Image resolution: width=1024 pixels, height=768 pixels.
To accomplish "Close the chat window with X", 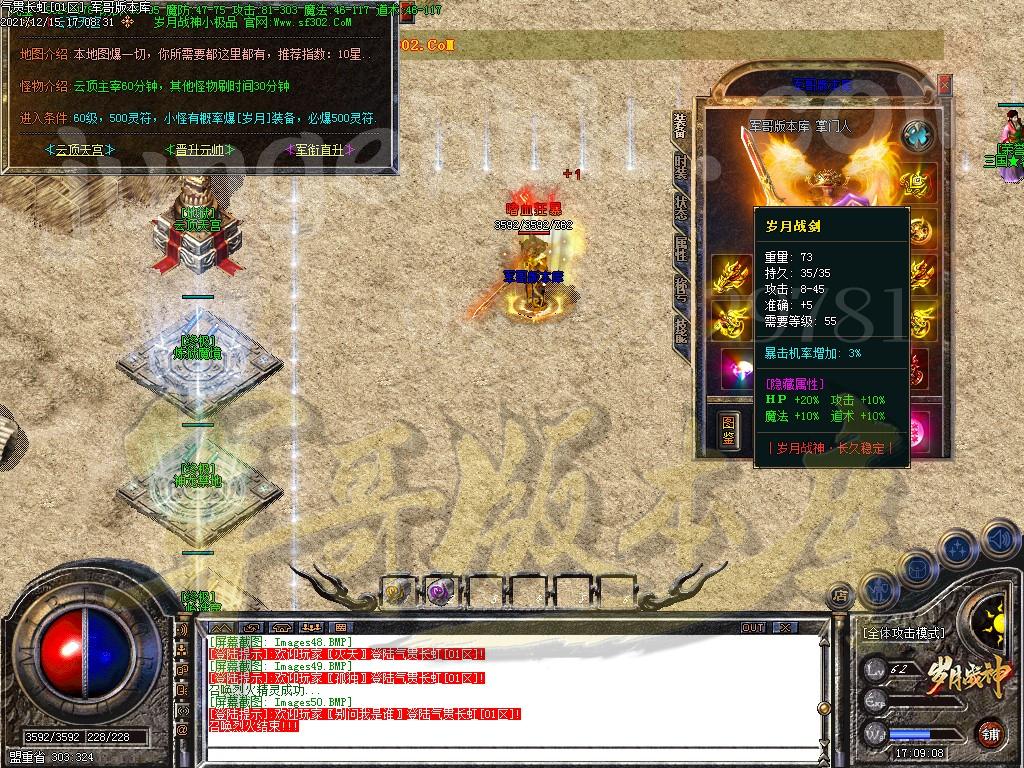I will pyautogui.click(x=785, y=628).
